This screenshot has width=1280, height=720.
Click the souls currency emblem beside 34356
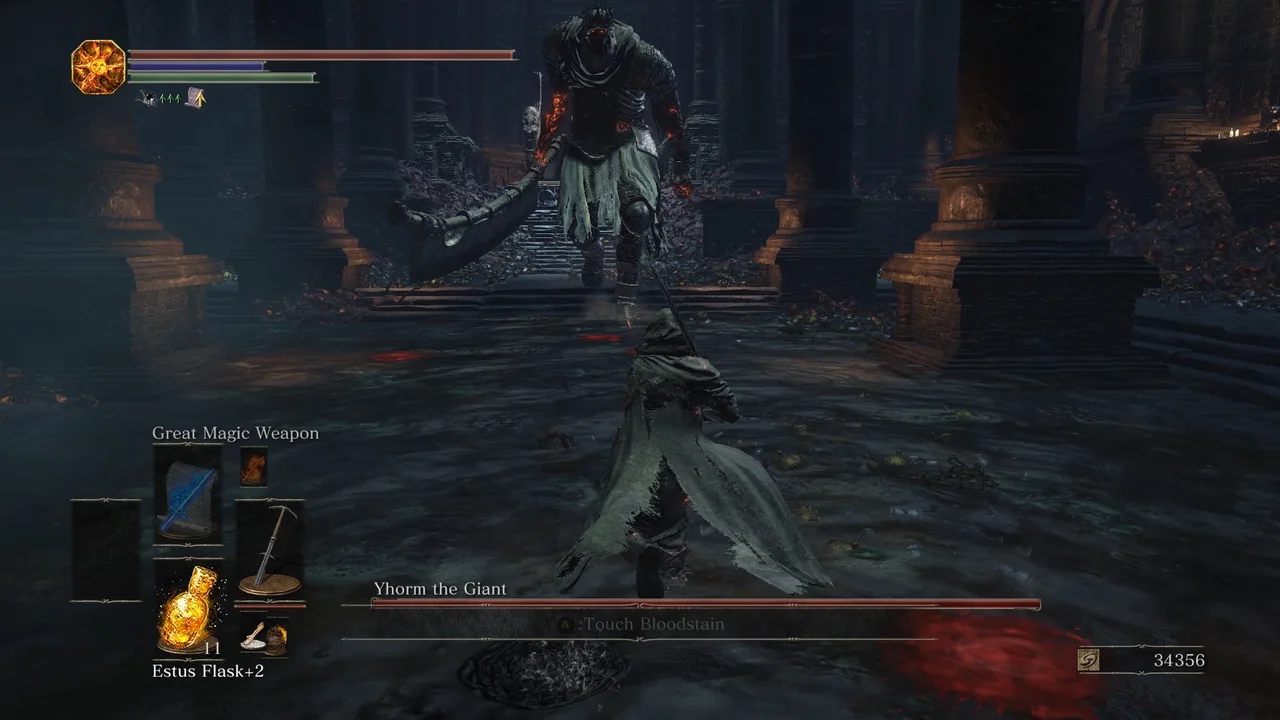point(1098,660)
